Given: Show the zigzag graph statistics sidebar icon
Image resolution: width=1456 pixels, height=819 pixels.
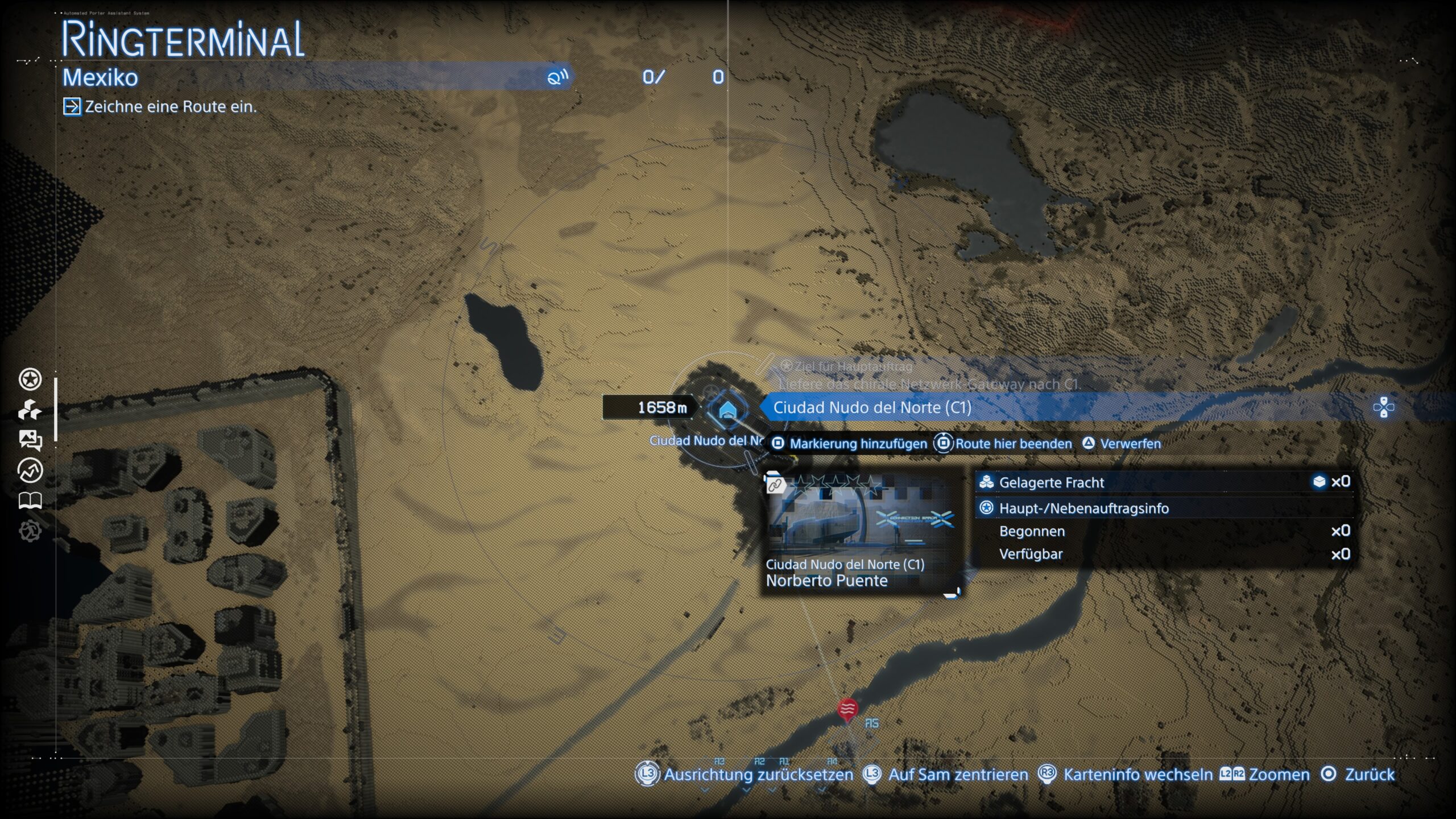Looking at the screenshot, I should coord(30,470).
